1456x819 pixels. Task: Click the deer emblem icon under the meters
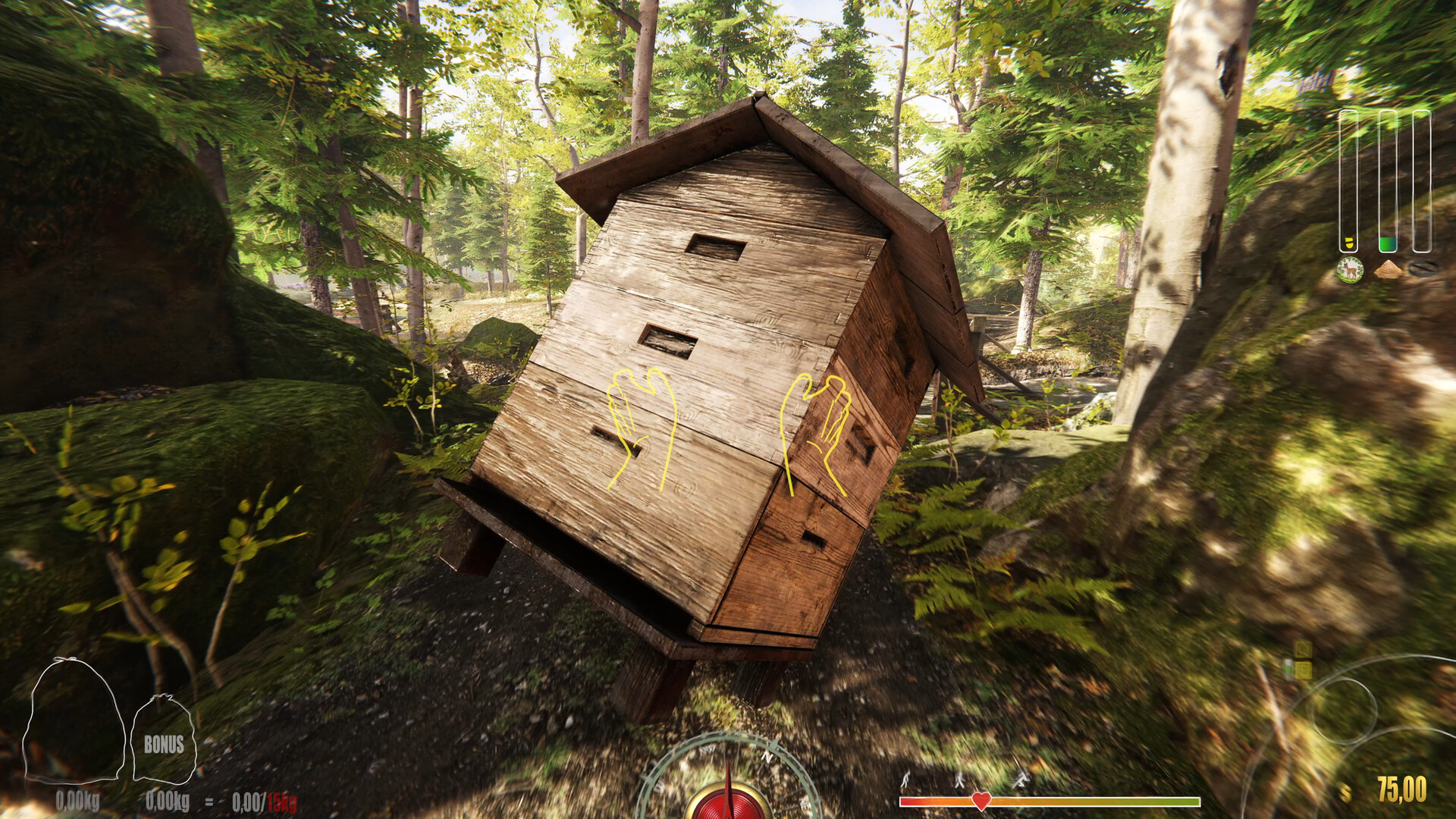pyautogui.click(x=1350, y=269)
